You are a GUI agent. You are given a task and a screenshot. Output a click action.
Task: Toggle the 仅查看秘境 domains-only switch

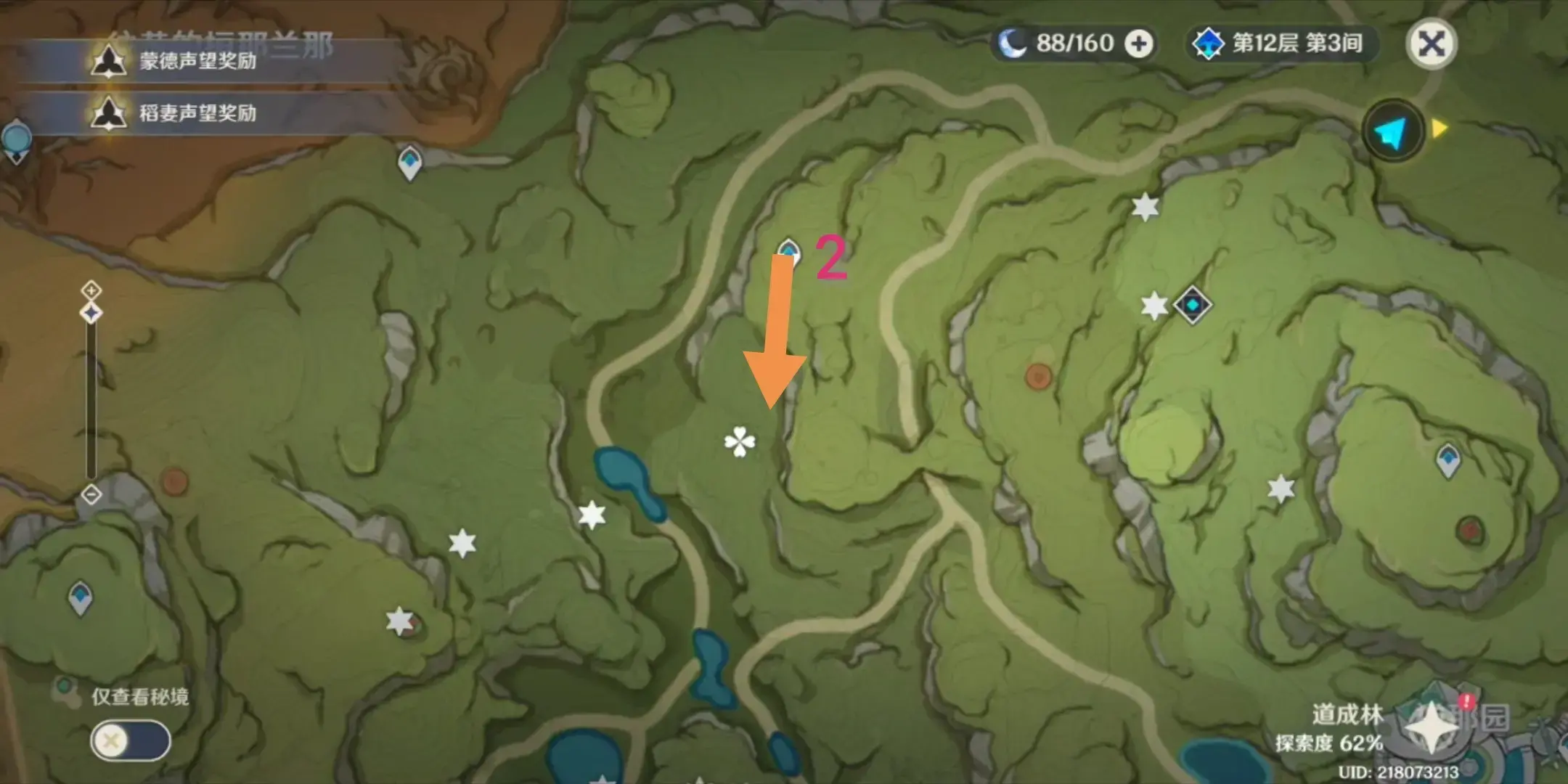click(131, 741)
